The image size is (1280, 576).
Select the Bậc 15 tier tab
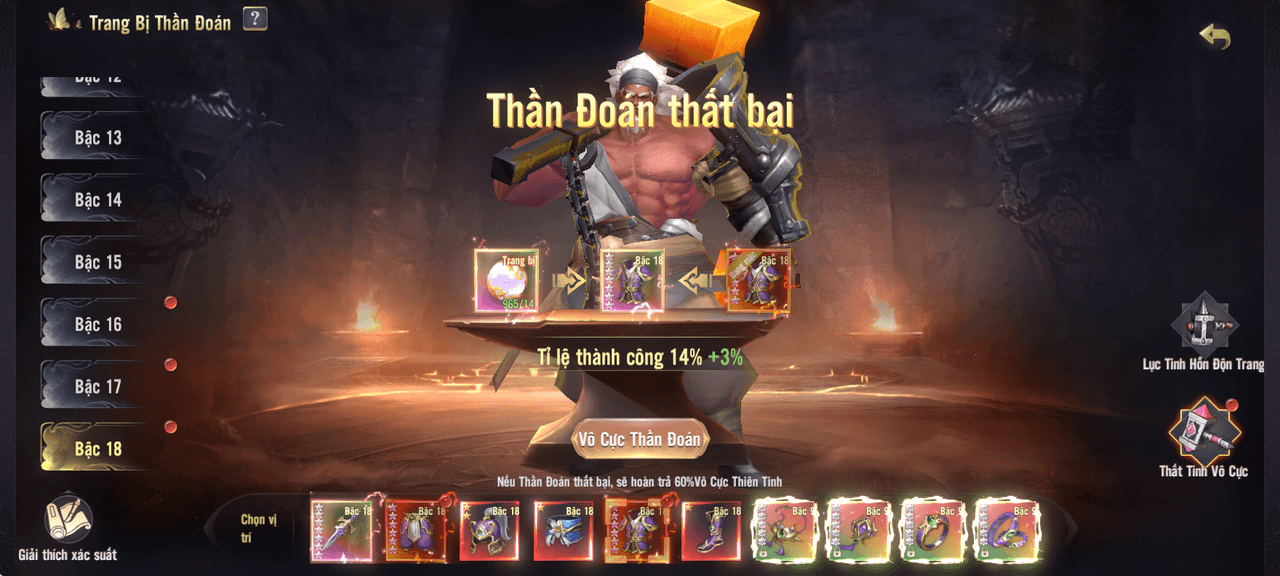coord(97,262)
